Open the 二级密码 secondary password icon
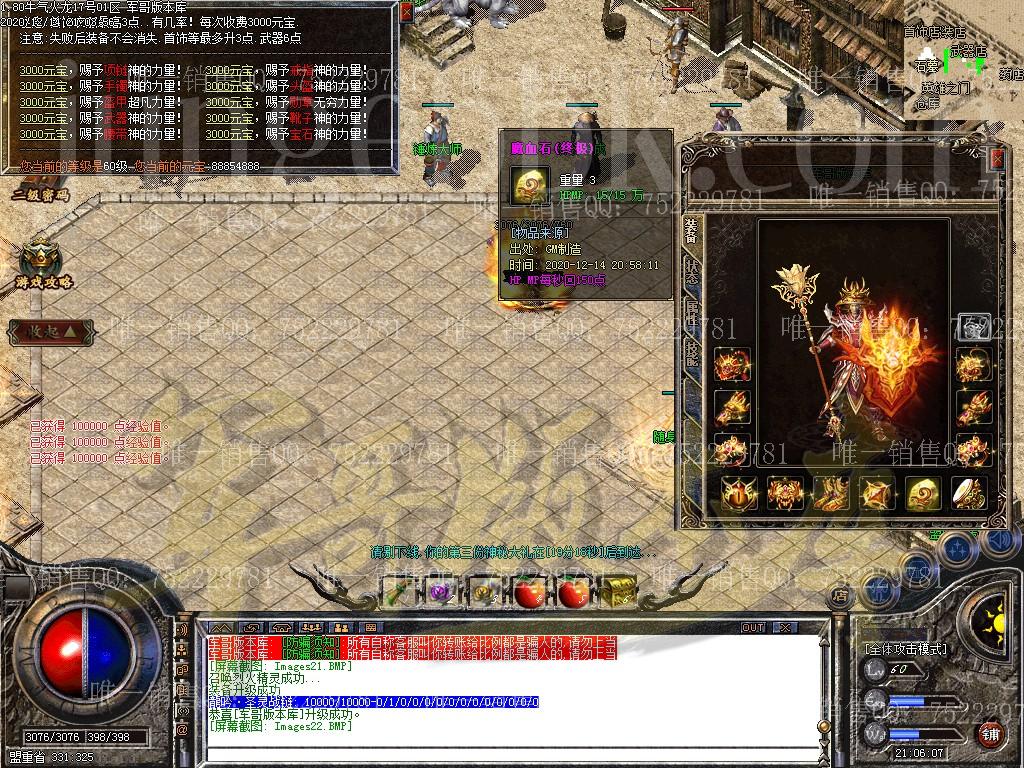Screen dimensions: 1024x768 [x=40, y=183]
